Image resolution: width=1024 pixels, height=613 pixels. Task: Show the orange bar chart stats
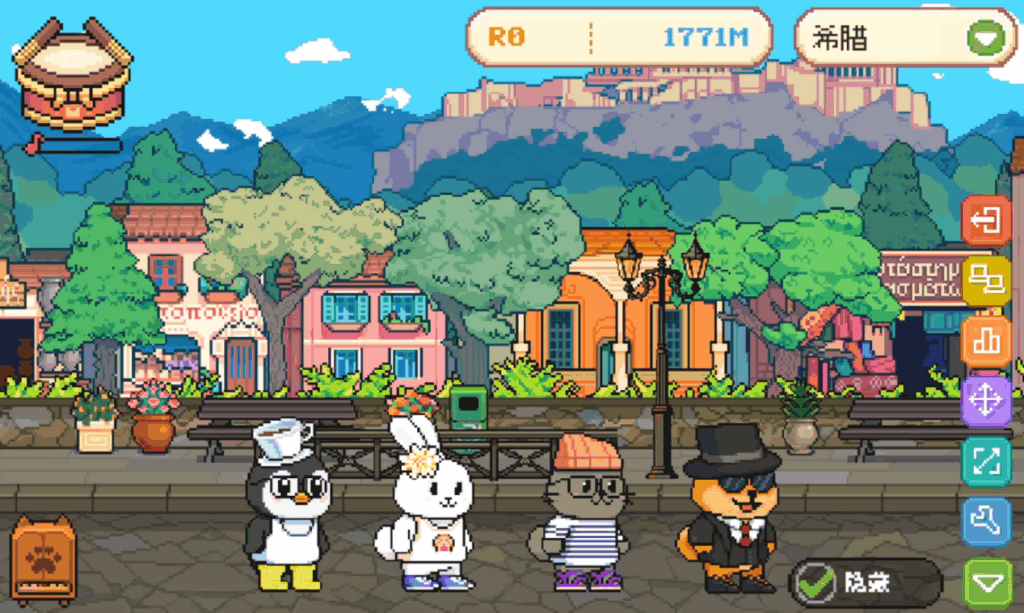[x=986, y=342]
